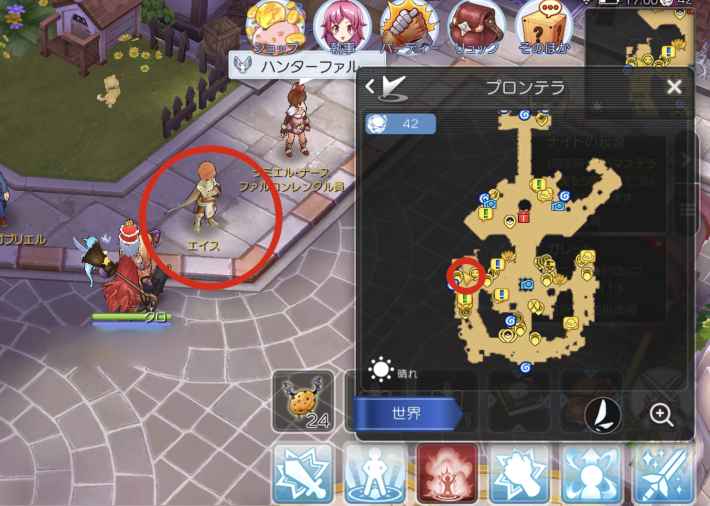Open the Shop (ショップ) menu

(x=274, y=26)
